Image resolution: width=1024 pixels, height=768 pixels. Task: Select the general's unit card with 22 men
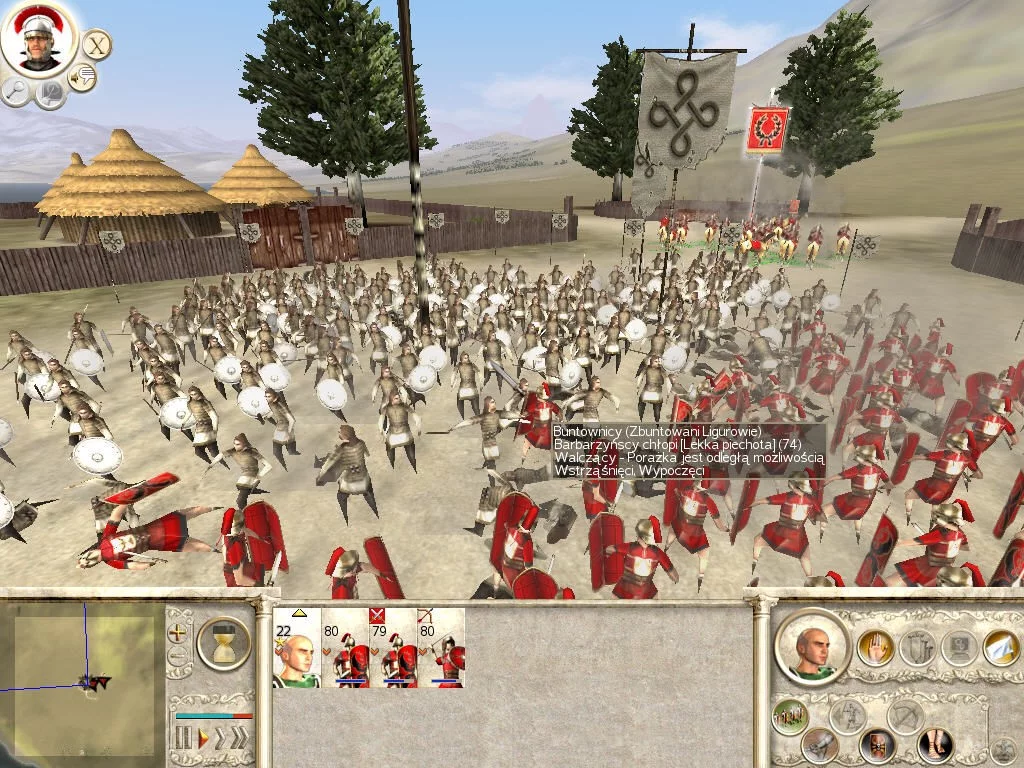296,648
